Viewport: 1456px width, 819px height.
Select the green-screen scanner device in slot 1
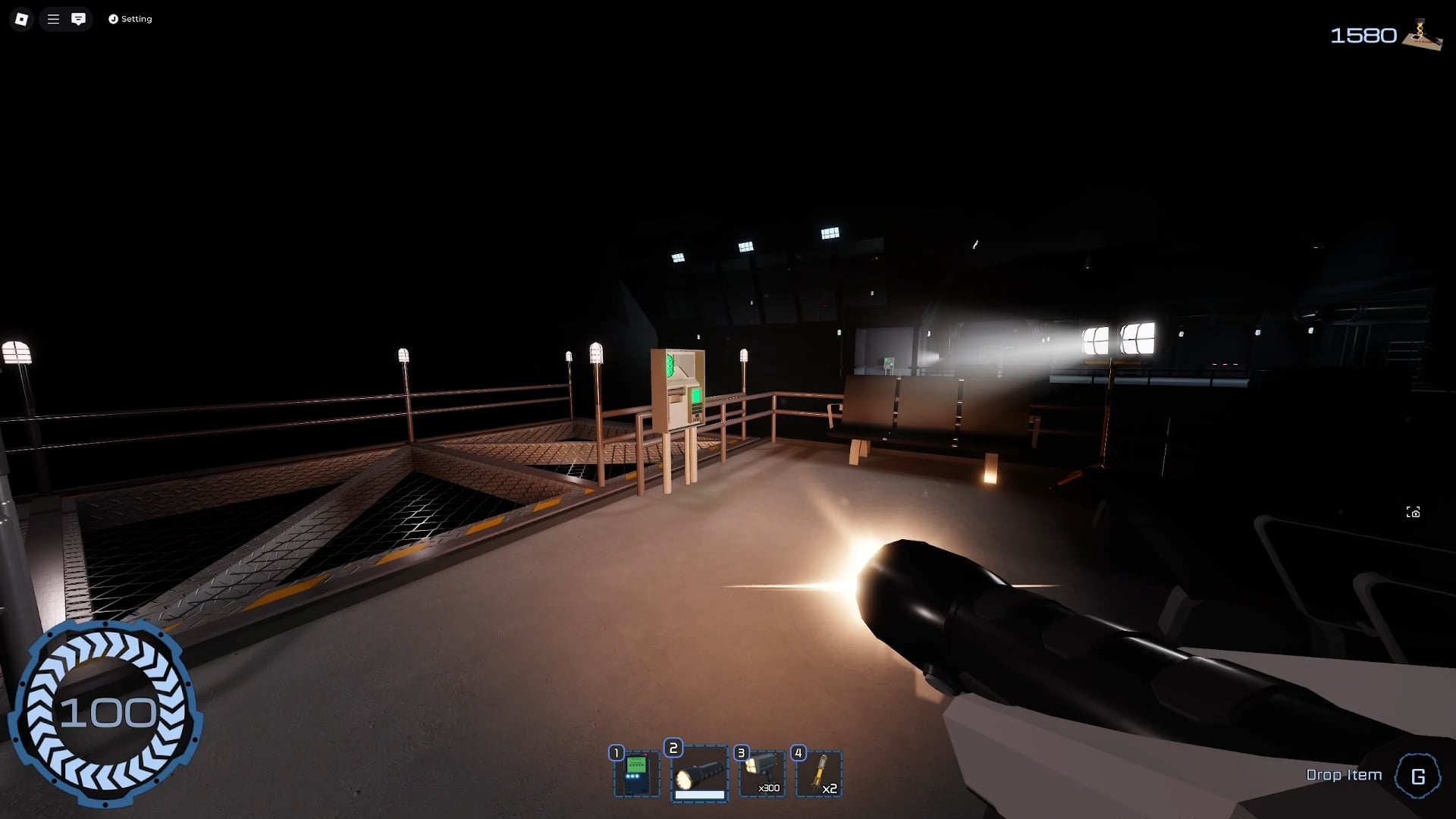637,773
